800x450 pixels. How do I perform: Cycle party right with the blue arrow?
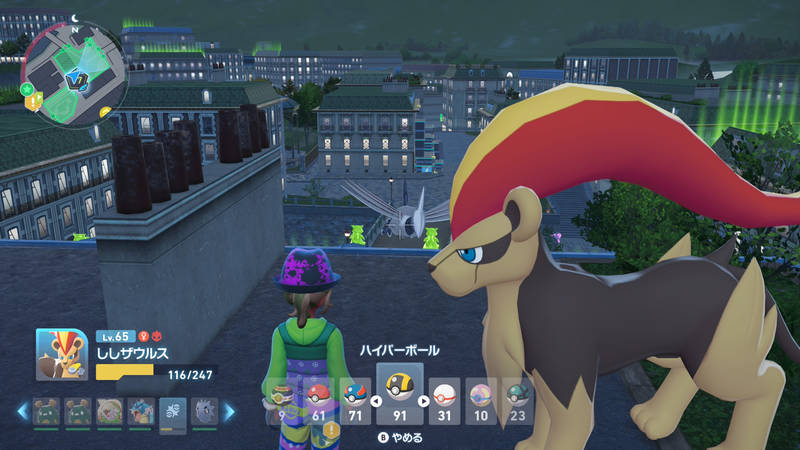[229, 410]
